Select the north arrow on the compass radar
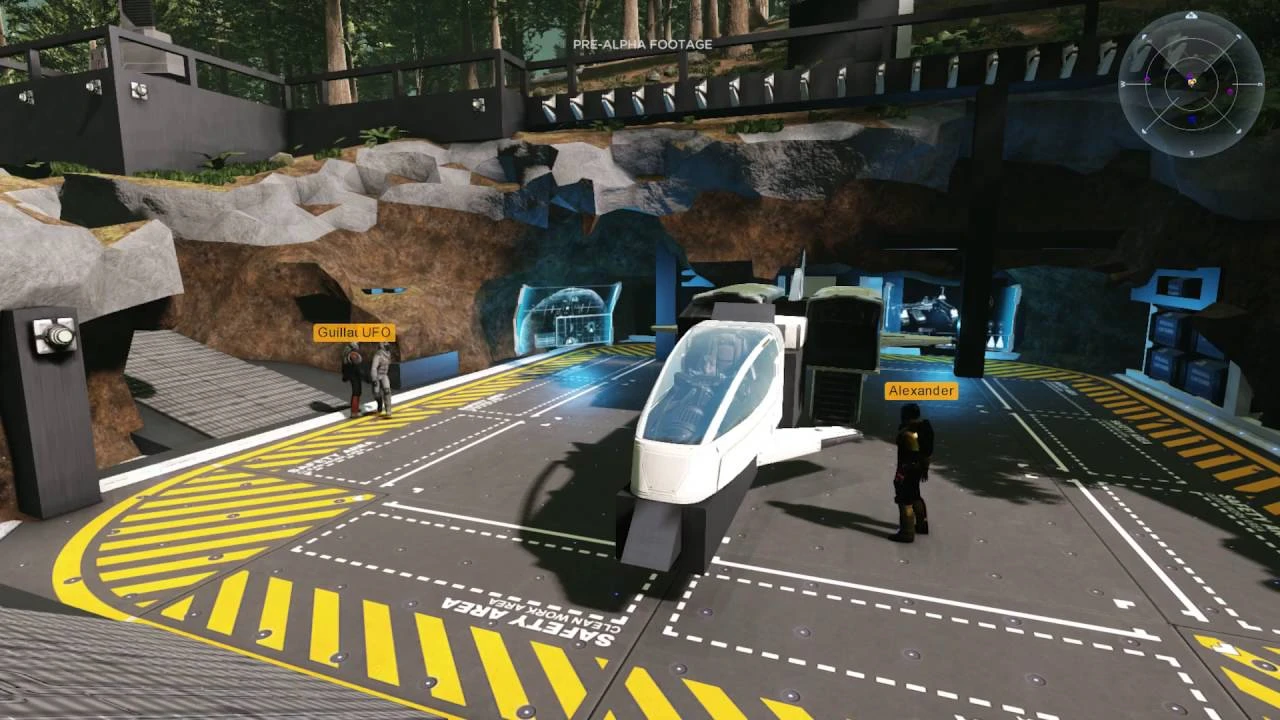Viewport: 1280px width, 720px height. point(1192,16)
